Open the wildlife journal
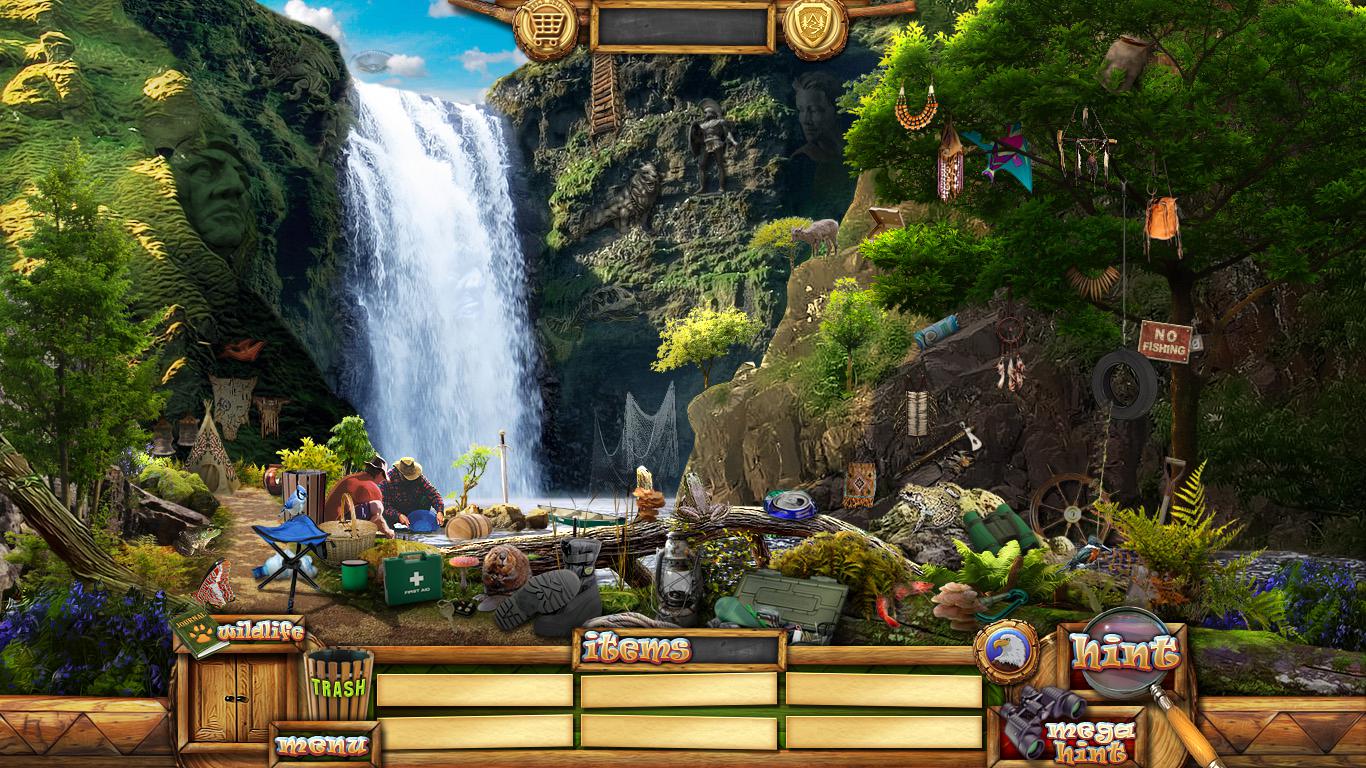This screenshot has height=768, width=1366. click(x=240, y=632)
